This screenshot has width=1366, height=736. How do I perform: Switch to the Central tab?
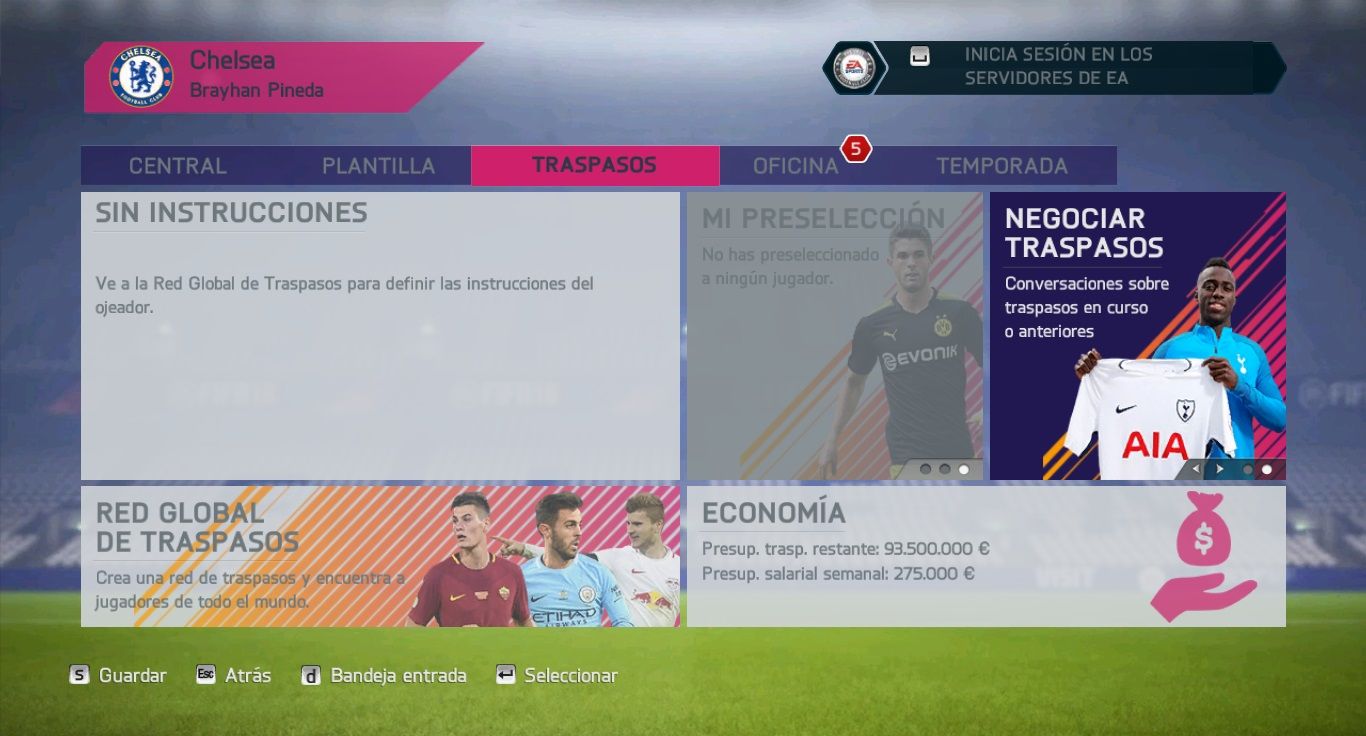tap(178, 166)
